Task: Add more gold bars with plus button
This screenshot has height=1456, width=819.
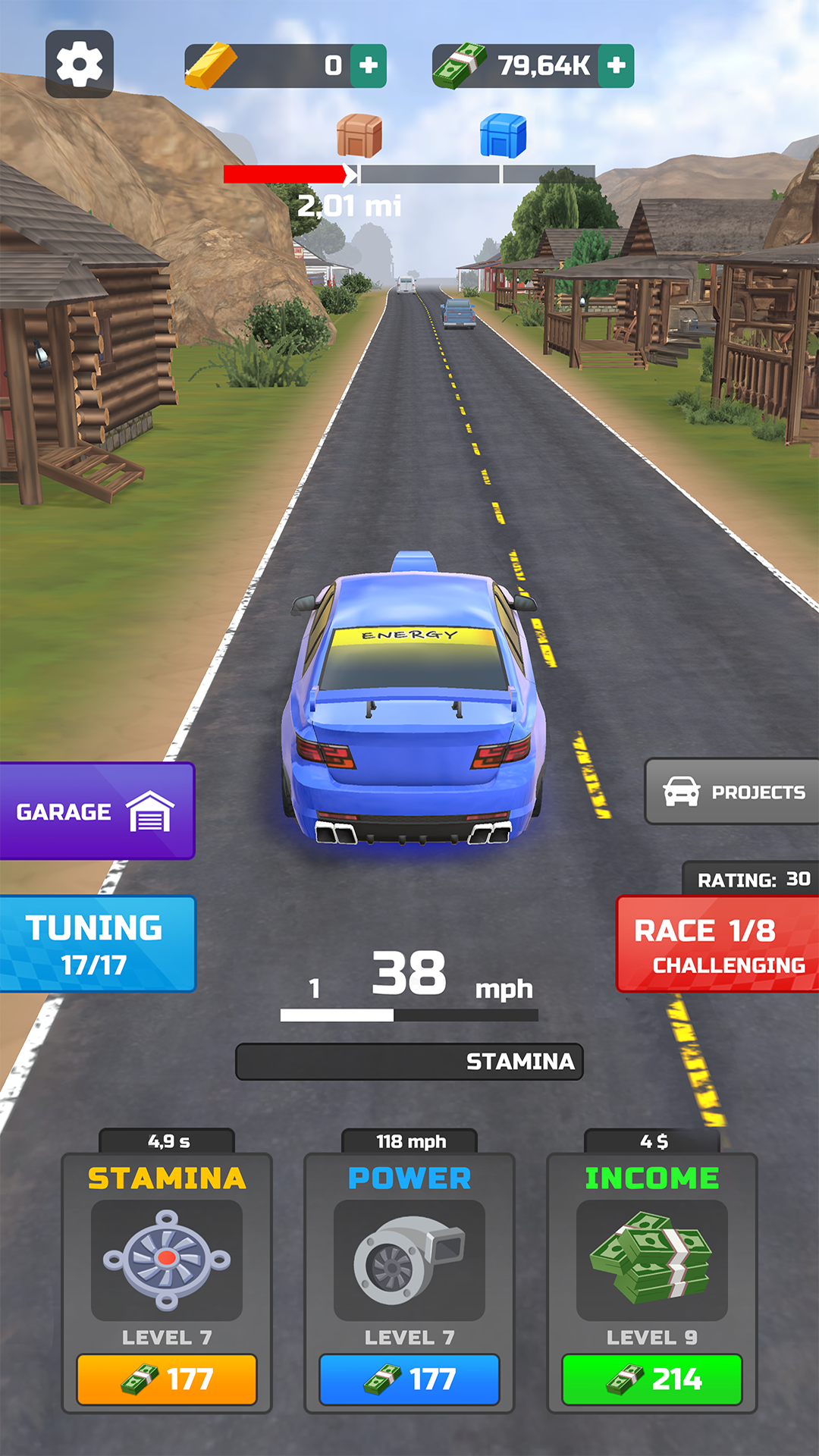Action: [x=369, y=66]
